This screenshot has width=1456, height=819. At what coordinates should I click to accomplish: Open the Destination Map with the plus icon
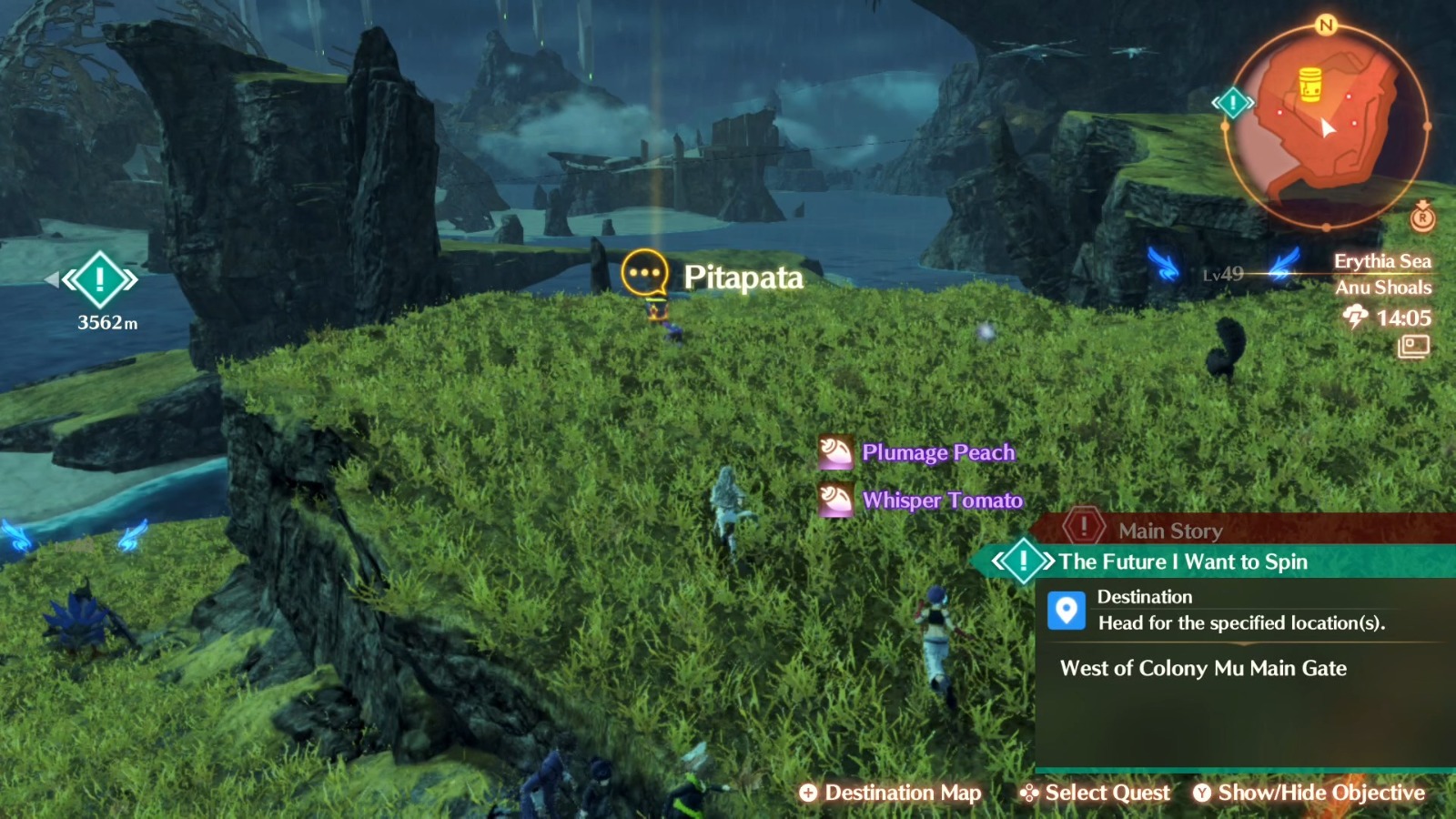point(808,793)
